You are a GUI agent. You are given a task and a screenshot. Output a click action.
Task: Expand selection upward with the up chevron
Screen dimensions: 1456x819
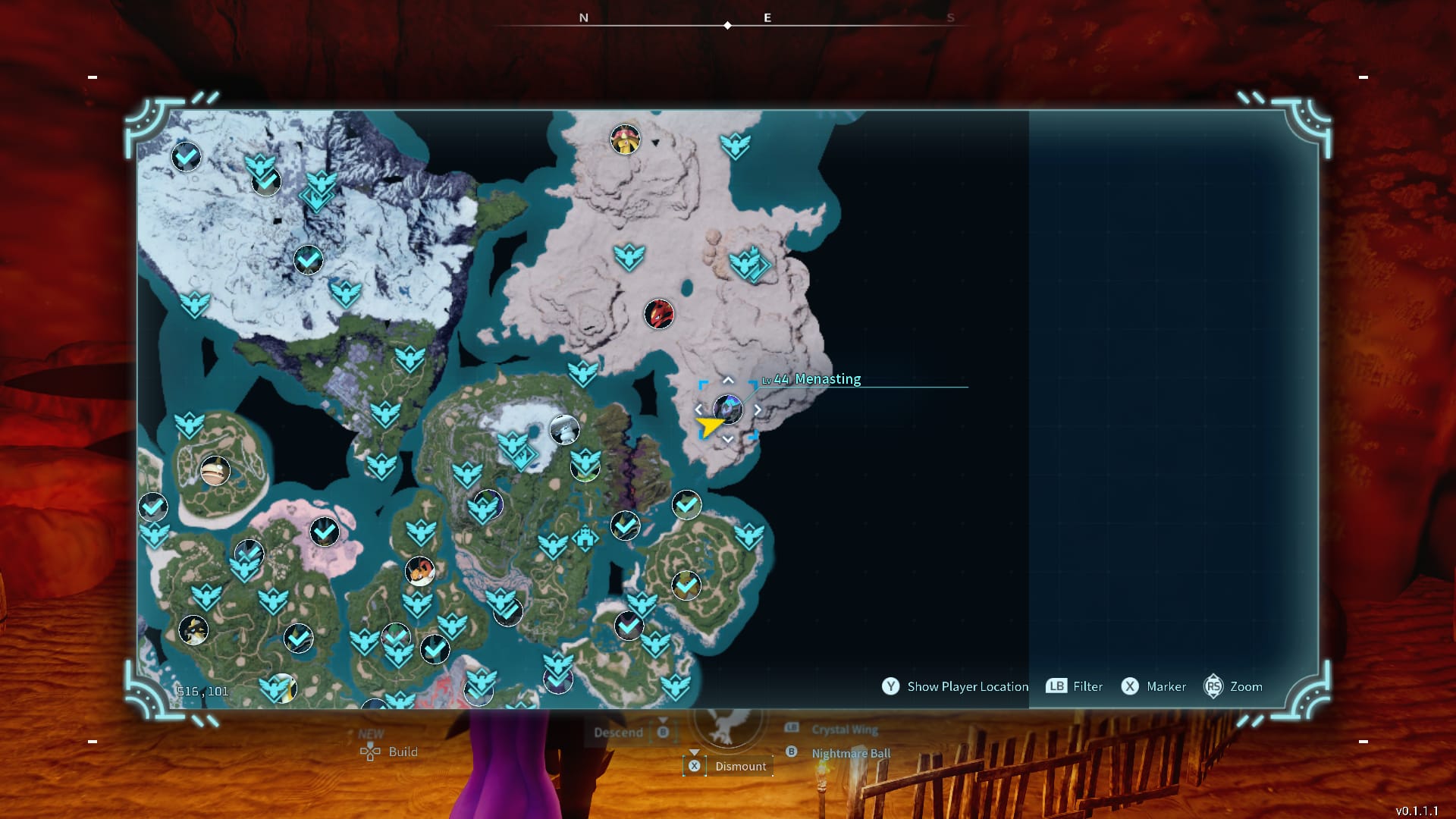pyautogui.click(x=726, y=381)
